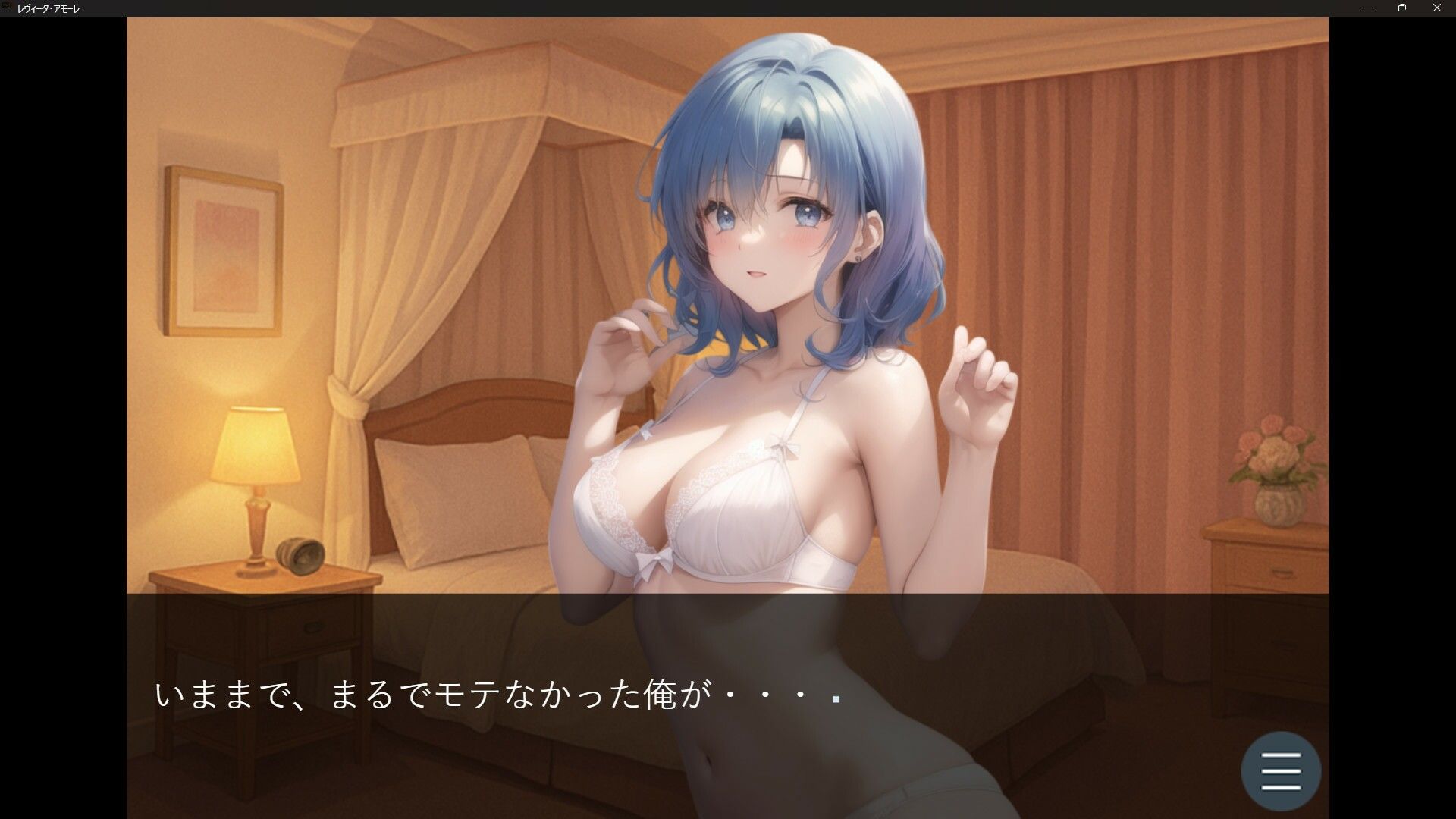Select the レヴィータ・アモーレ title bar text

coord(51,8)
